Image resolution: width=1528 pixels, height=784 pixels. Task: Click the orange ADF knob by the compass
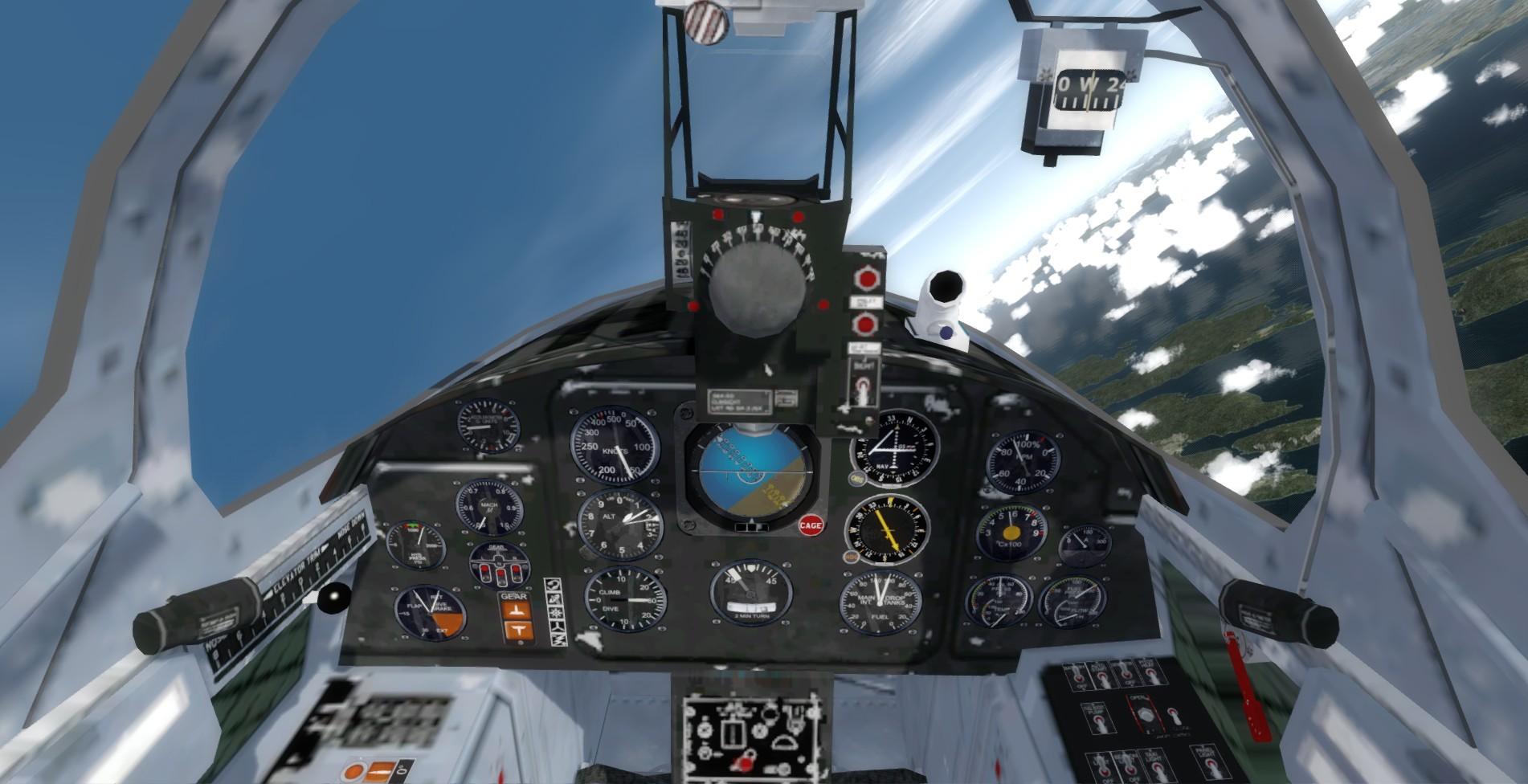848,556
